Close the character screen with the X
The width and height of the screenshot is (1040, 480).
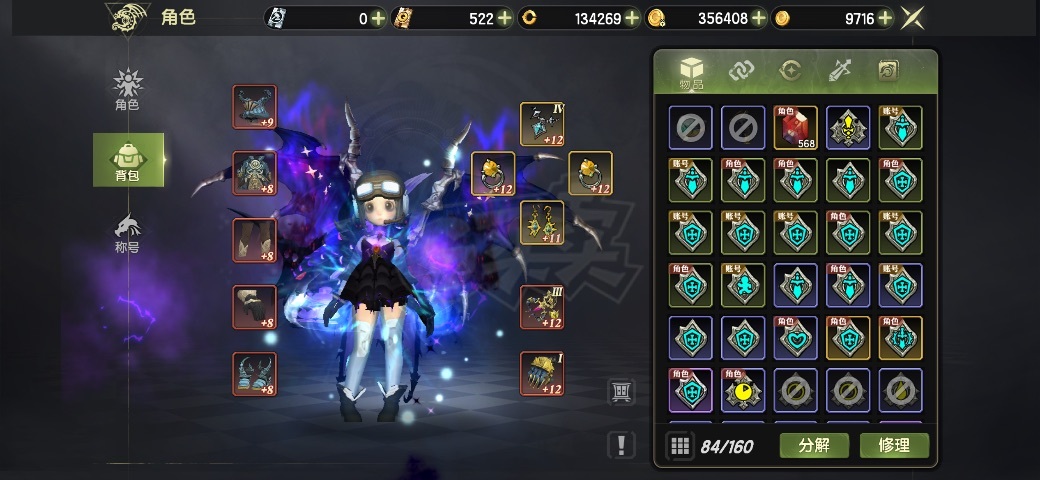tap(912, 18)
